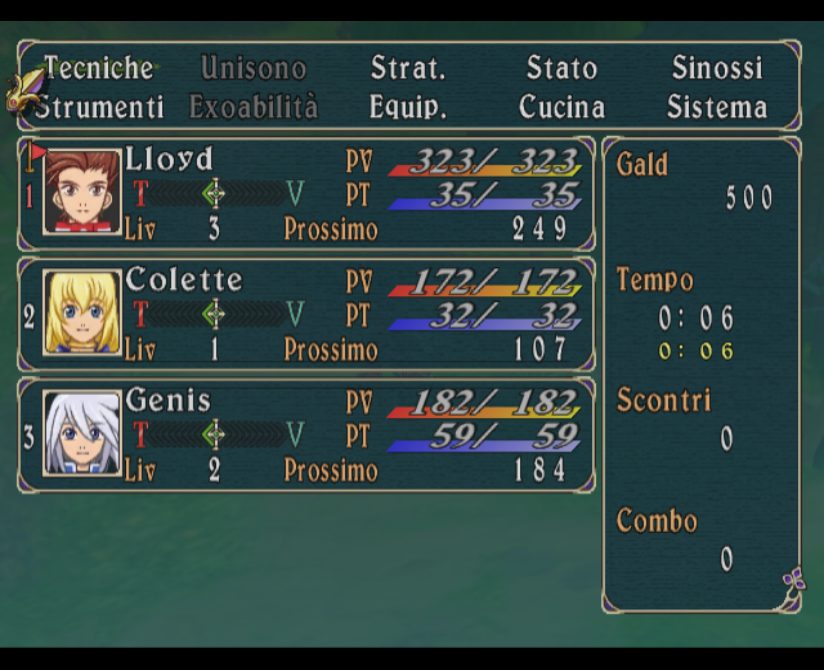Screen dimensions: 824x670
Task: Open the Sistema menu
Action: pyautogui.click(x=716, y=107)
